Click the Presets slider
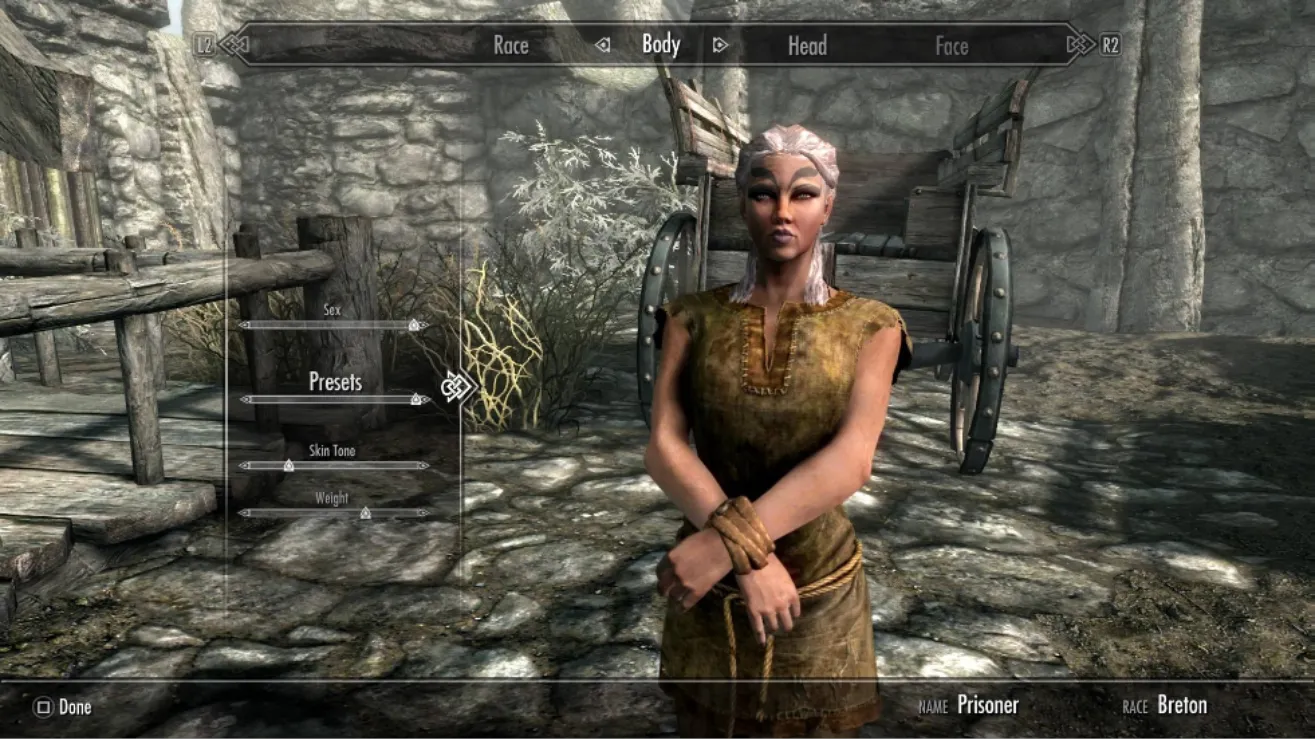This screenshot has width=1315, height=740. click(x=334, y=399)
